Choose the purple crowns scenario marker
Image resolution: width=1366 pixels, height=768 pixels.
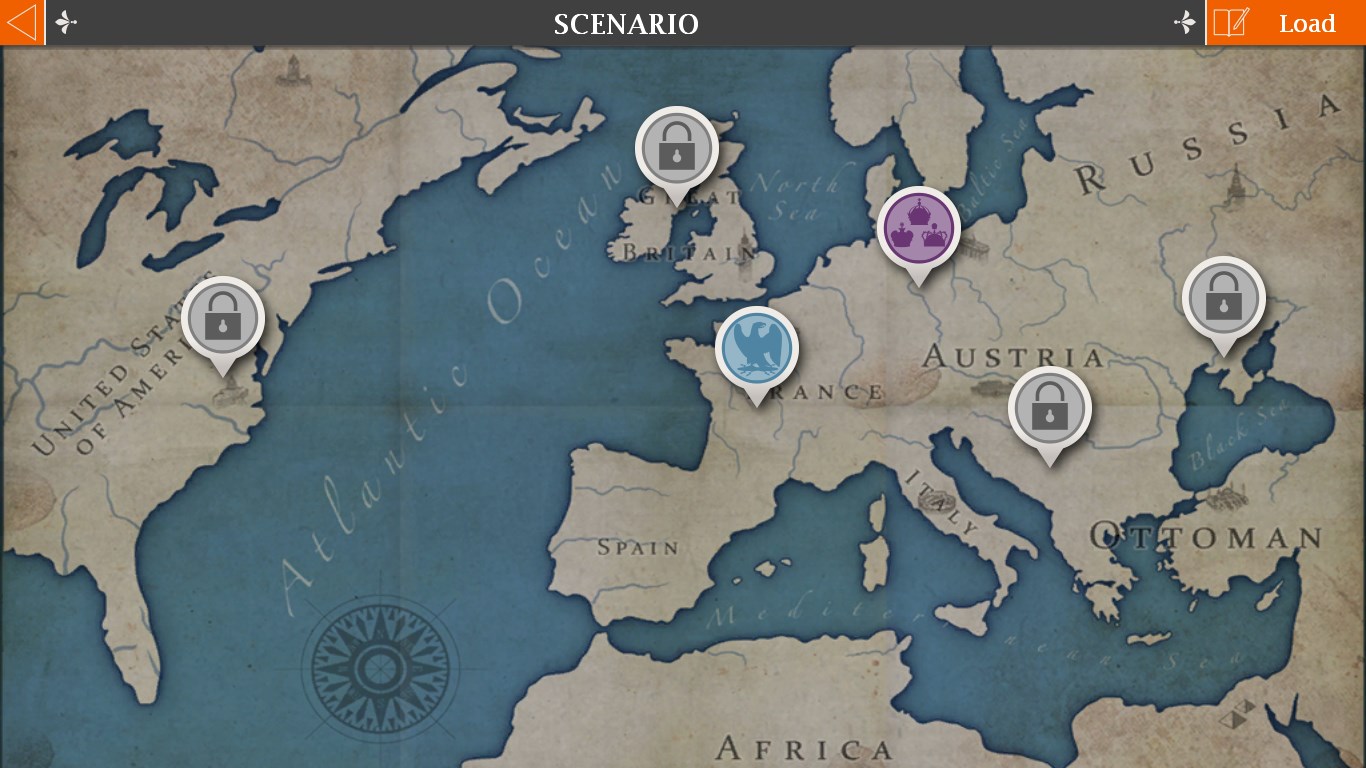(918, 229)
